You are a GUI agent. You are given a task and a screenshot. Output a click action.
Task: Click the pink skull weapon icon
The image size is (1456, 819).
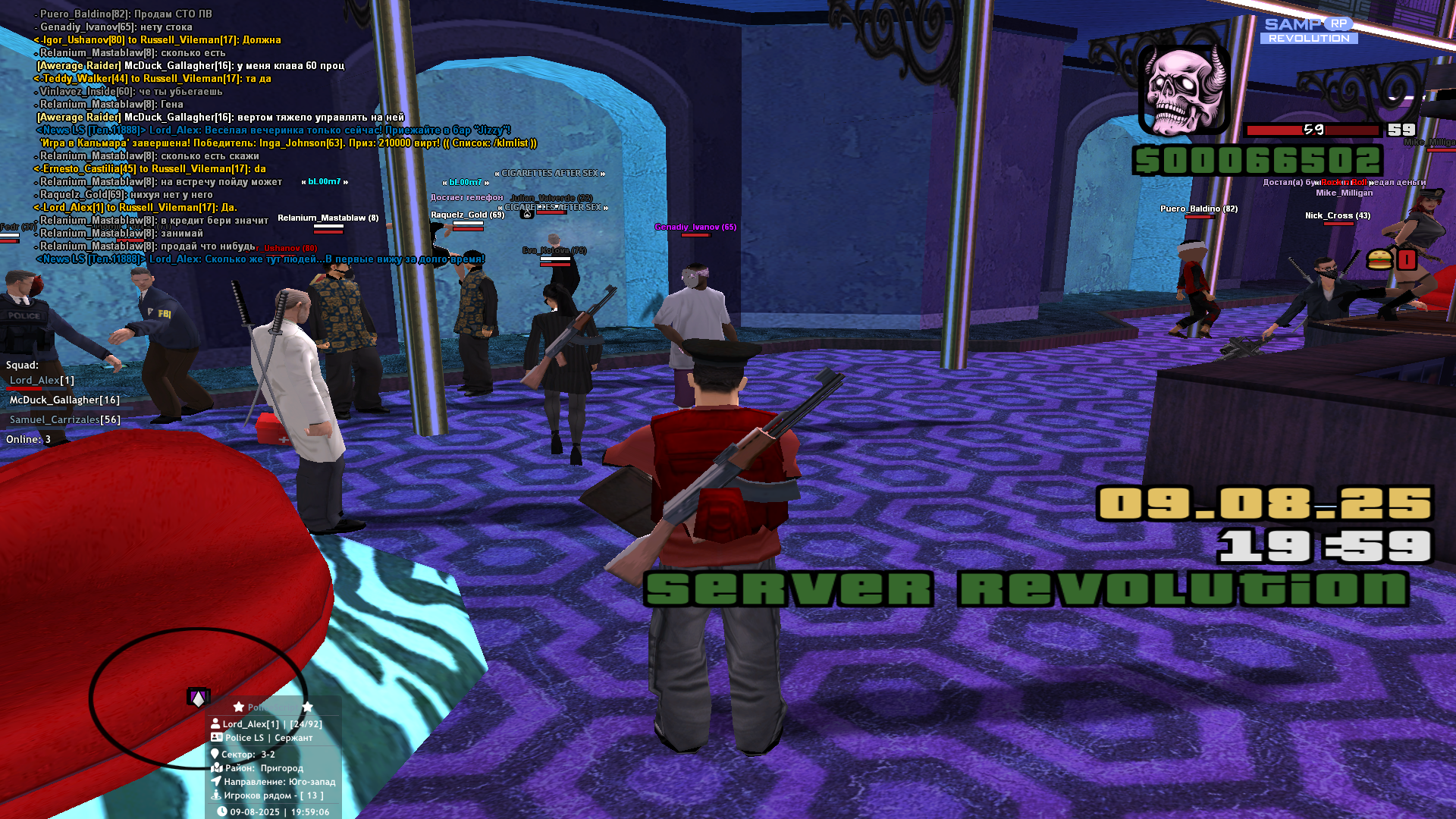1184,90
